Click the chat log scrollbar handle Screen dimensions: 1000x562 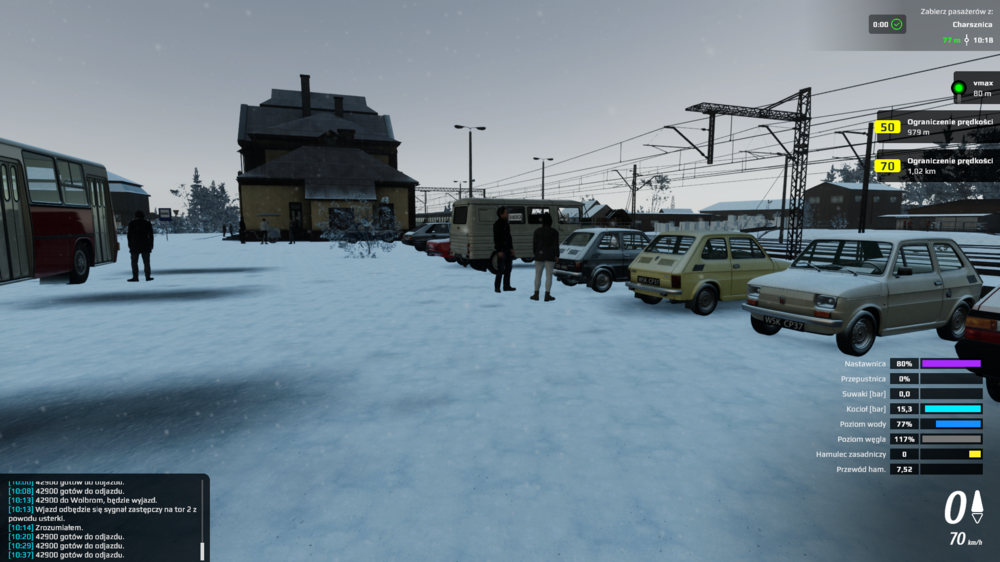203,551
